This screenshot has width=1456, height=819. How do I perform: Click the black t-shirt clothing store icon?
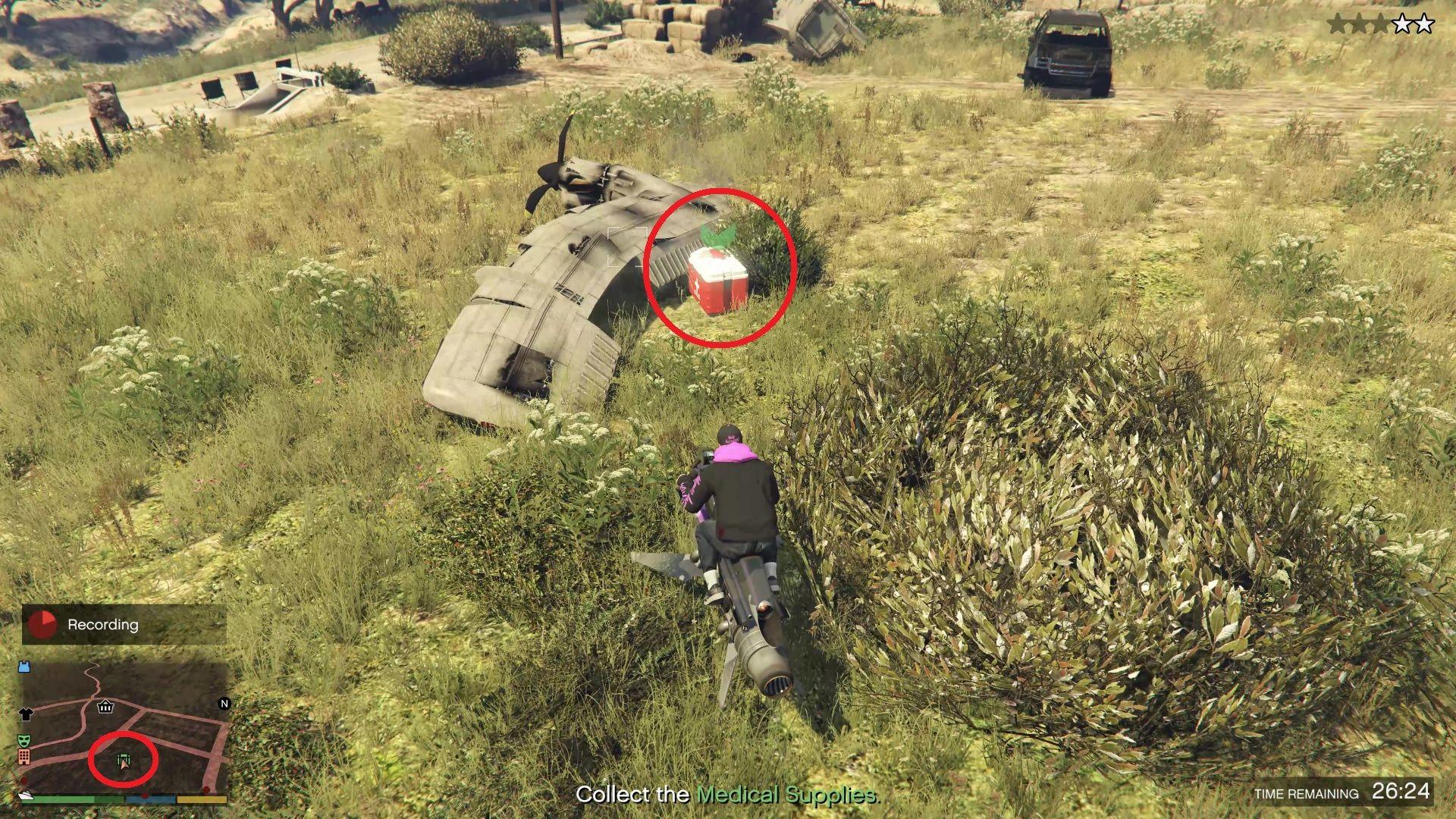pos(26,714)
